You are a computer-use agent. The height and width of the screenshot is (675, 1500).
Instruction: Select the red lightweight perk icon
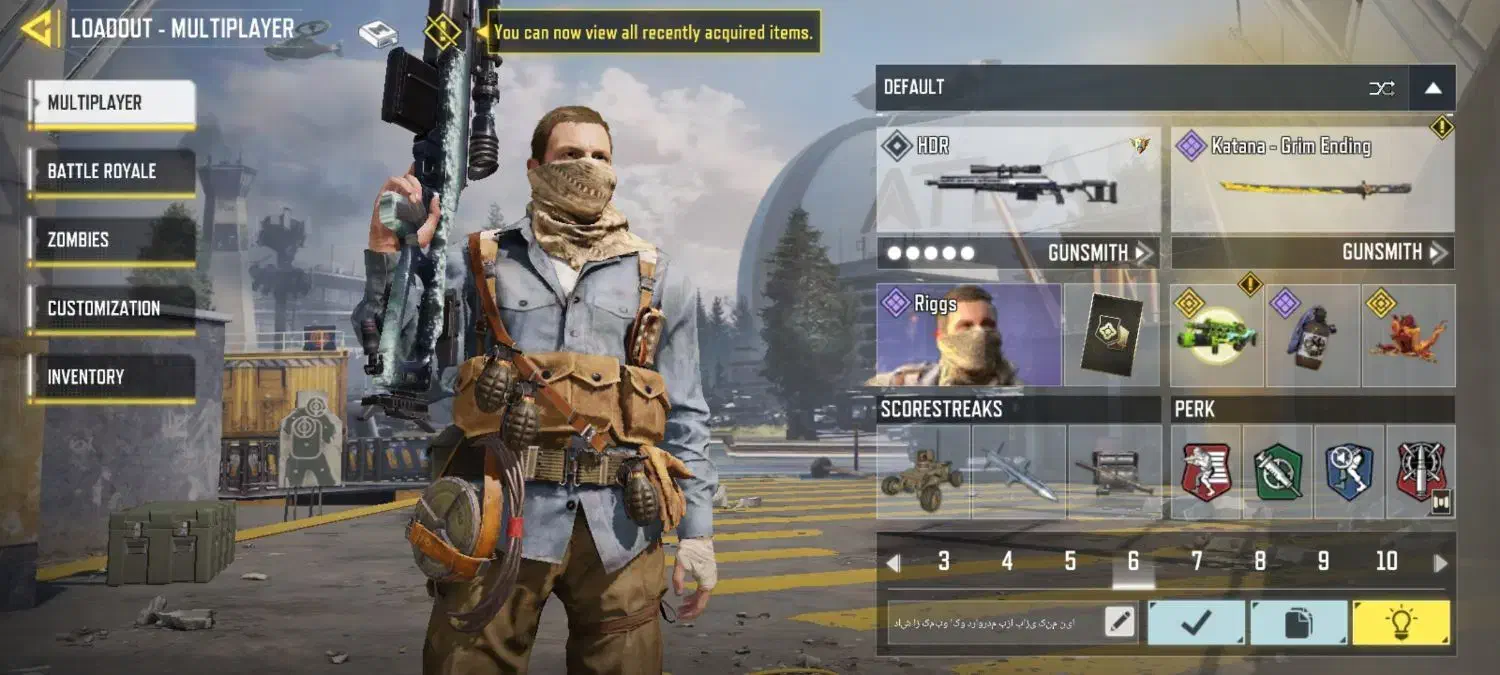[1206, 472]
